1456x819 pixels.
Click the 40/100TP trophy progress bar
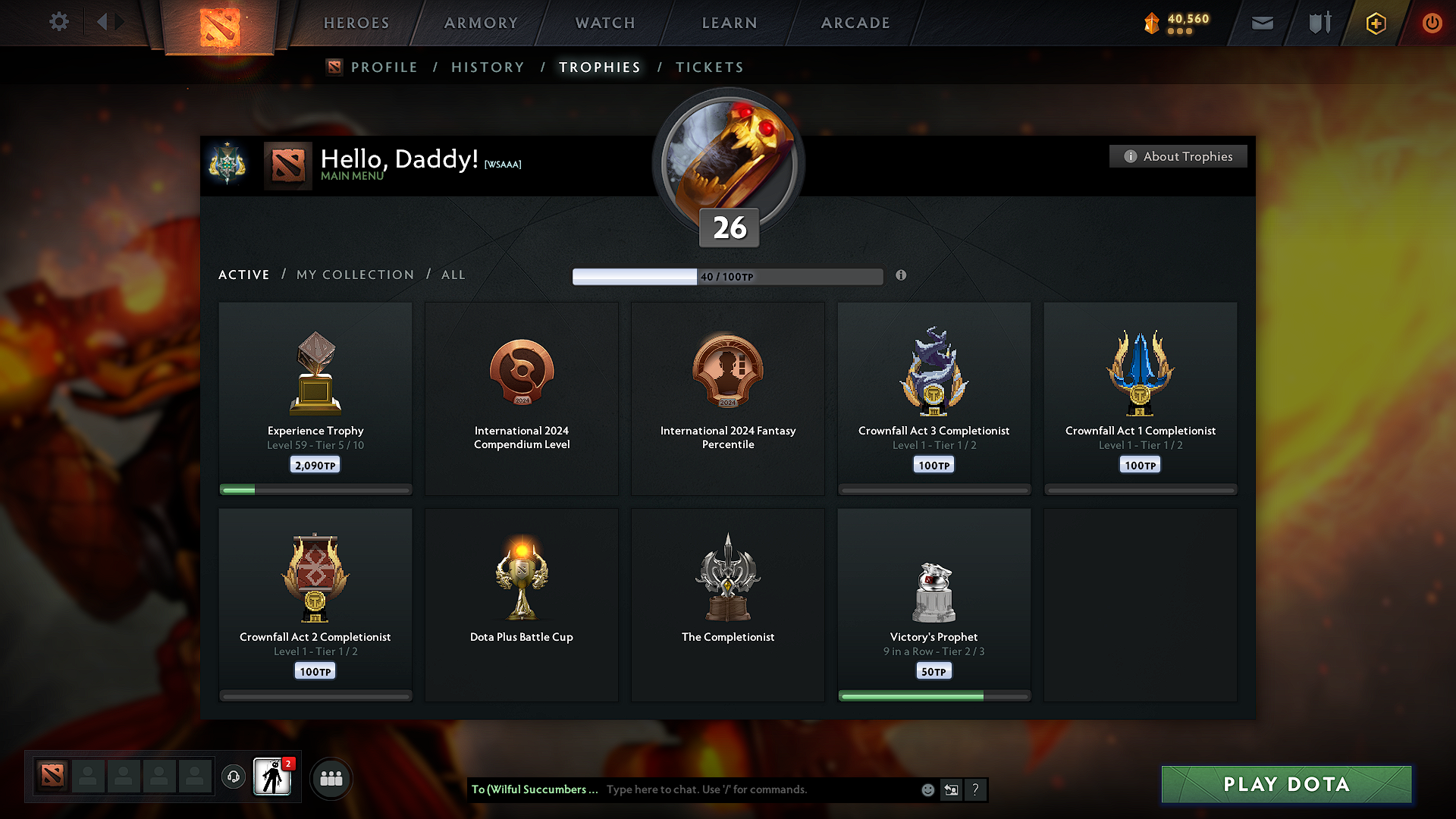(726, 276)
